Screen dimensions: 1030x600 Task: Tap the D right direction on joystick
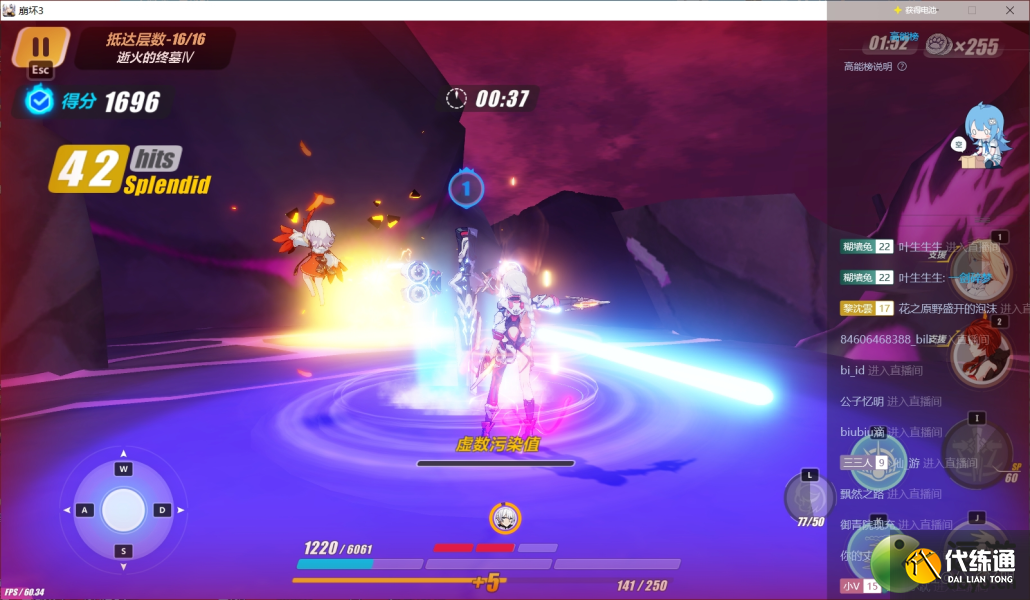[162, 510]
